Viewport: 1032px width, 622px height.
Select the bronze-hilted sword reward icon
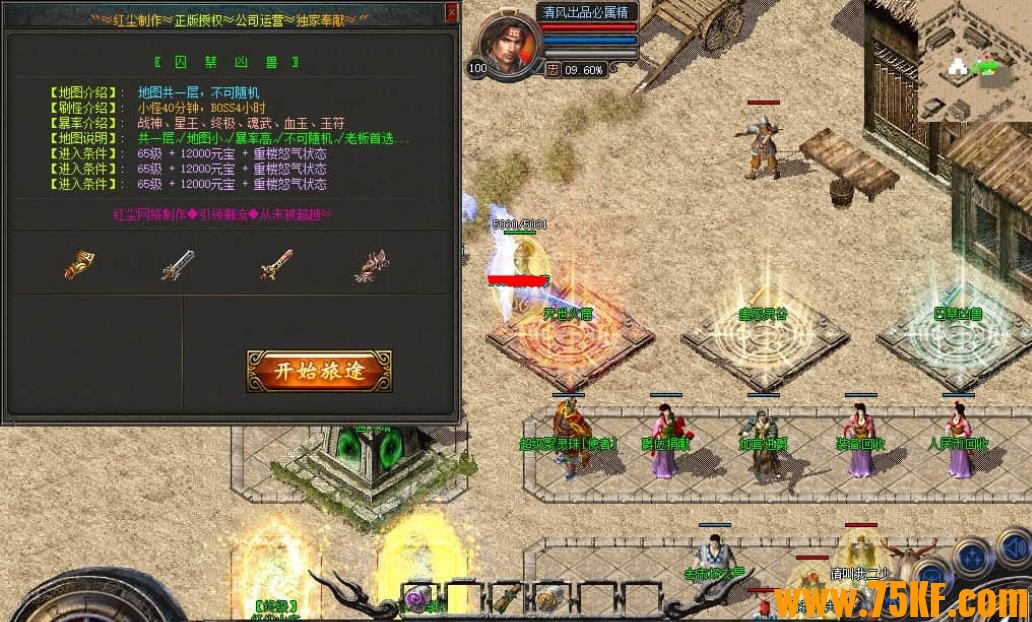(x=275, y=265)
